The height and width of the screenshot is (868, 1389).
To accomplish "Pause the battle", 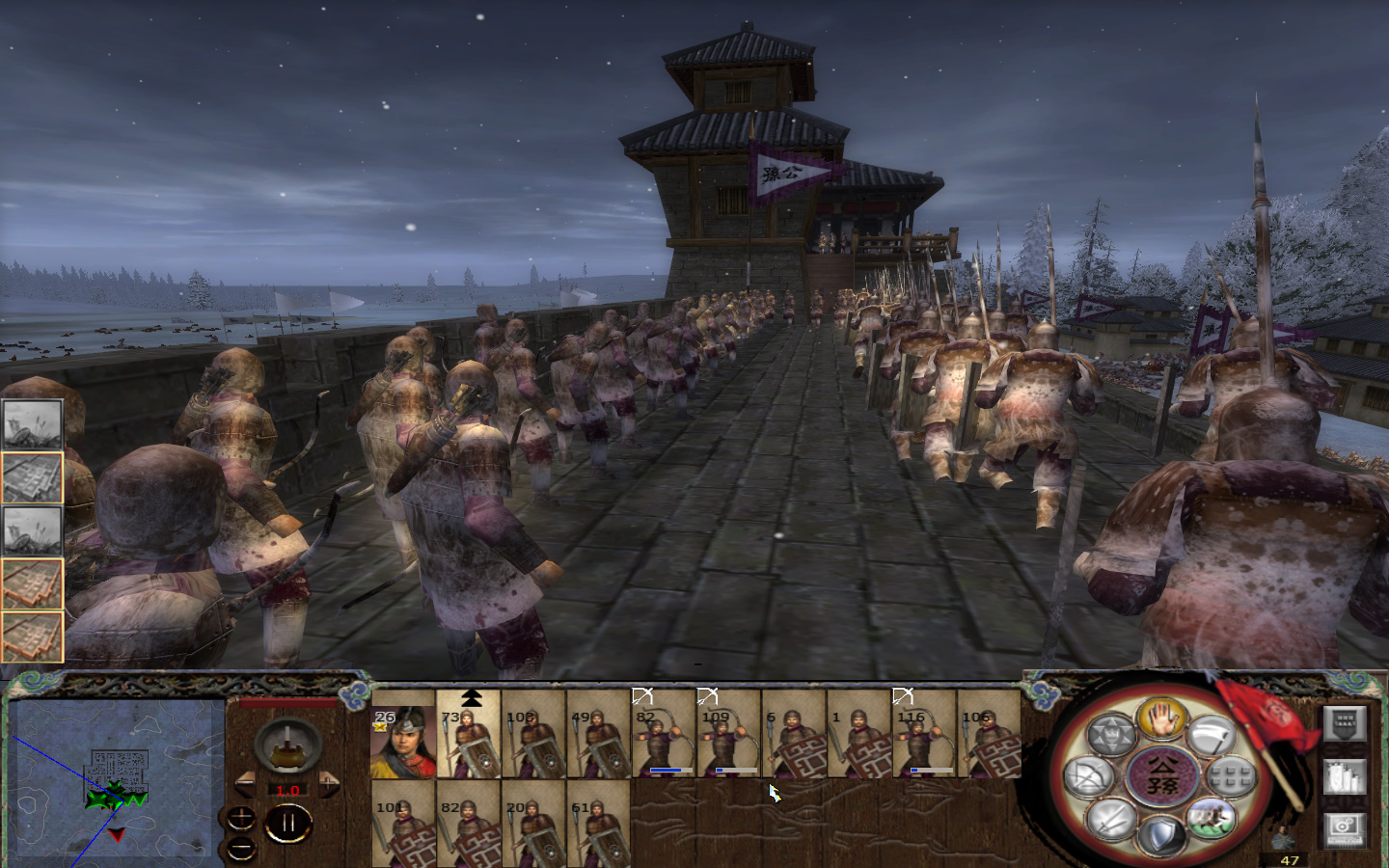I will (x=288, y=824).
